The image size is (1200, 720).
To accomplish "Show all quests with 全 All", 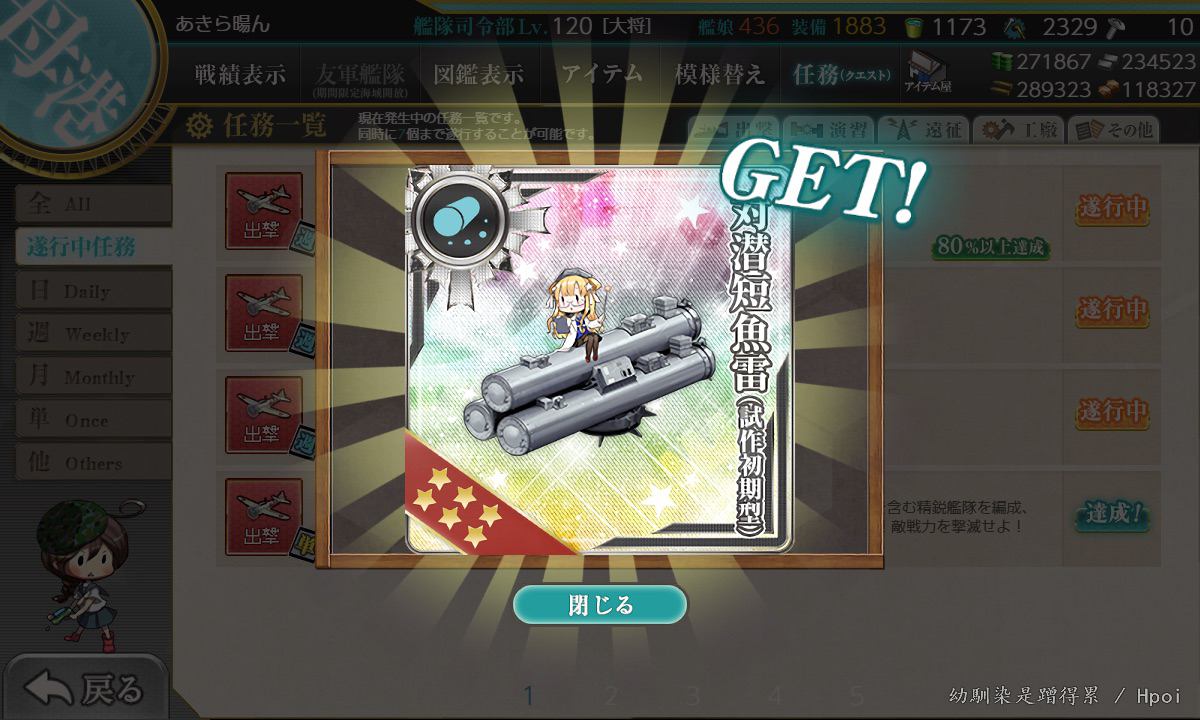I will (x=92, y=205).
